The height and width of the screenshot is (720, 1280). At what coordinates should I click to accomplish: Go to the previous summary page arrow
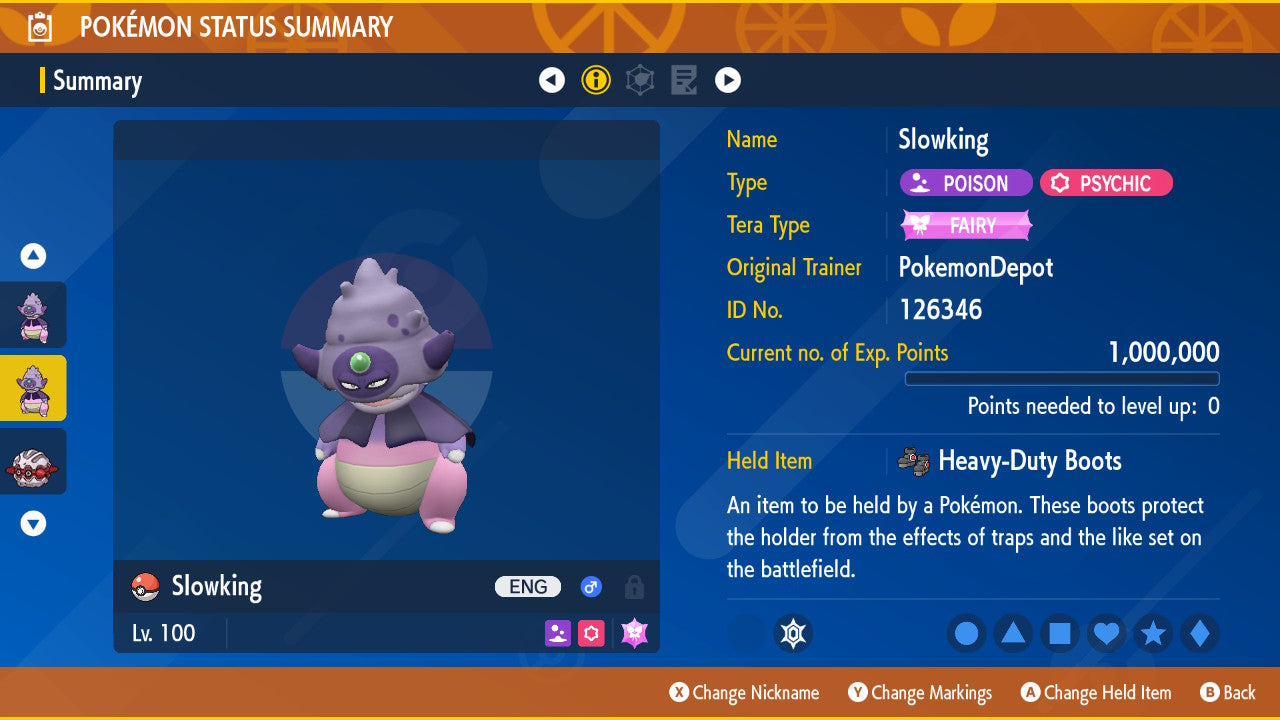point(552,80)
